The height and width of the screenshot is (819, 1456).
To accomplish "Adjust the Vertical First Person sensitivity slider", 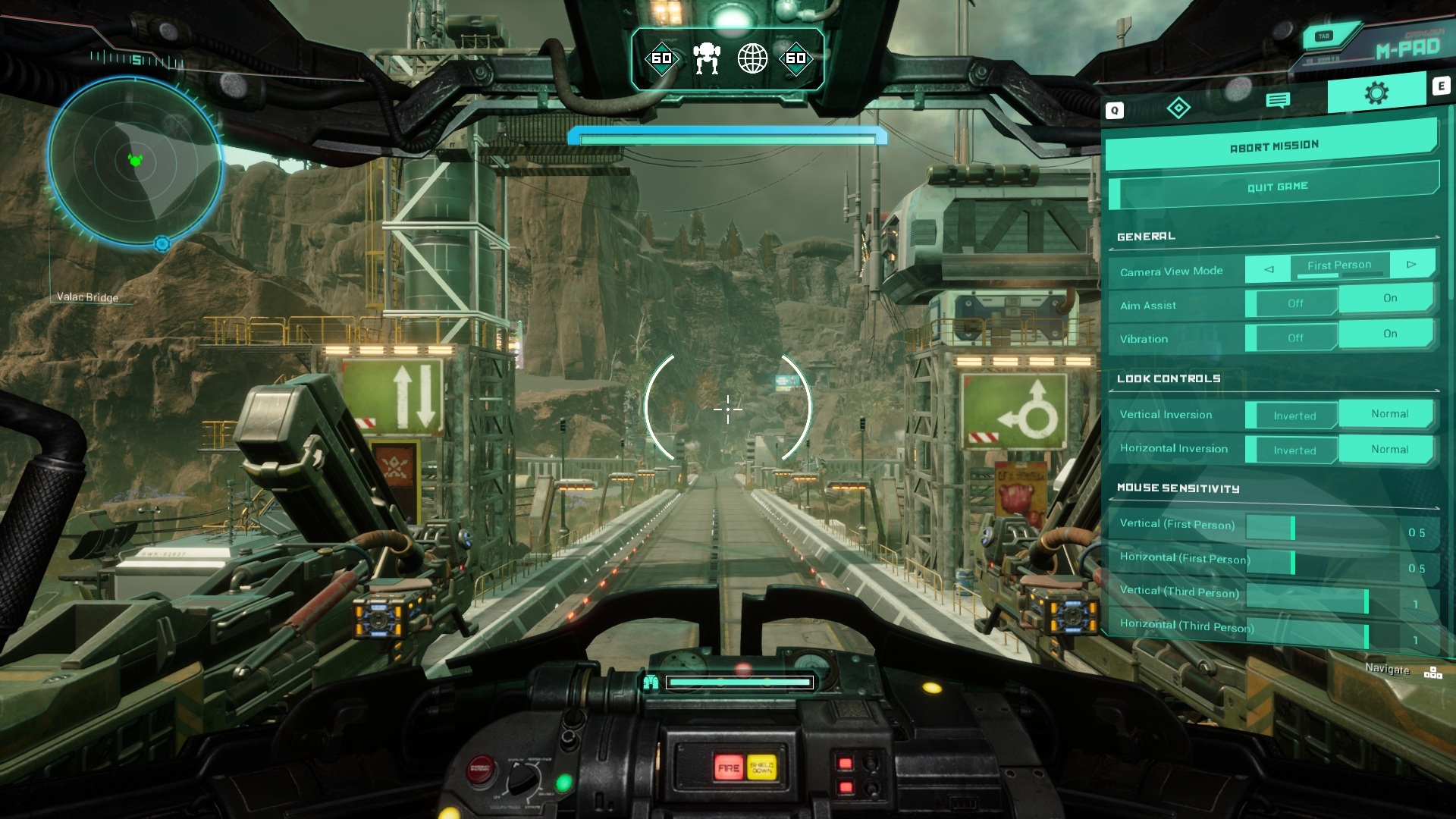I will [x=1291, y=525].
